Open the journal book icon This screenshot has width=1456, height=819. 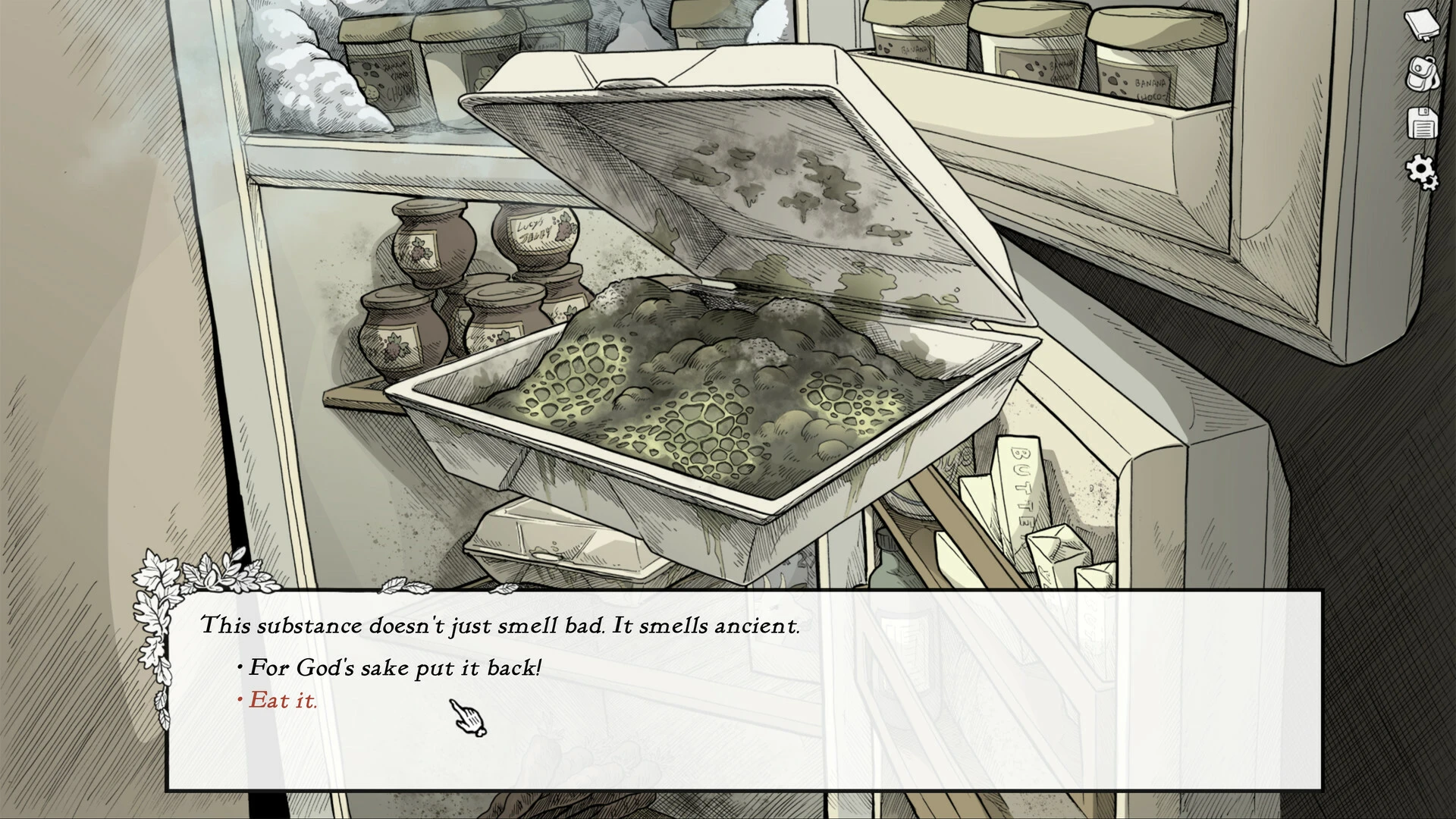pyautogui.click(x=1422, y=25)
